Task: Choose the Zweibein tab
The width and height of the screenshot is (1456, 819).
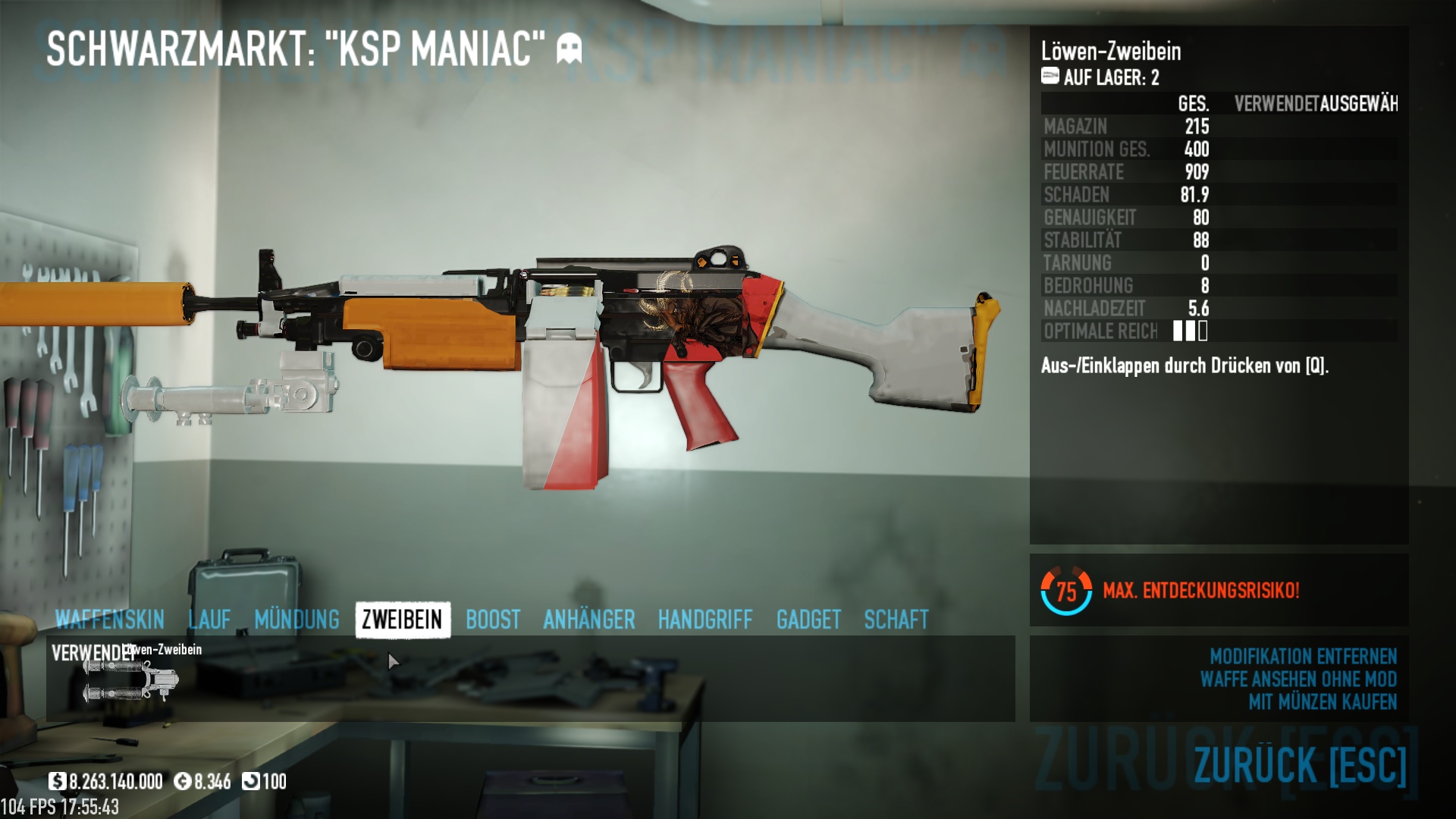Action: click(x=402, y=620)
